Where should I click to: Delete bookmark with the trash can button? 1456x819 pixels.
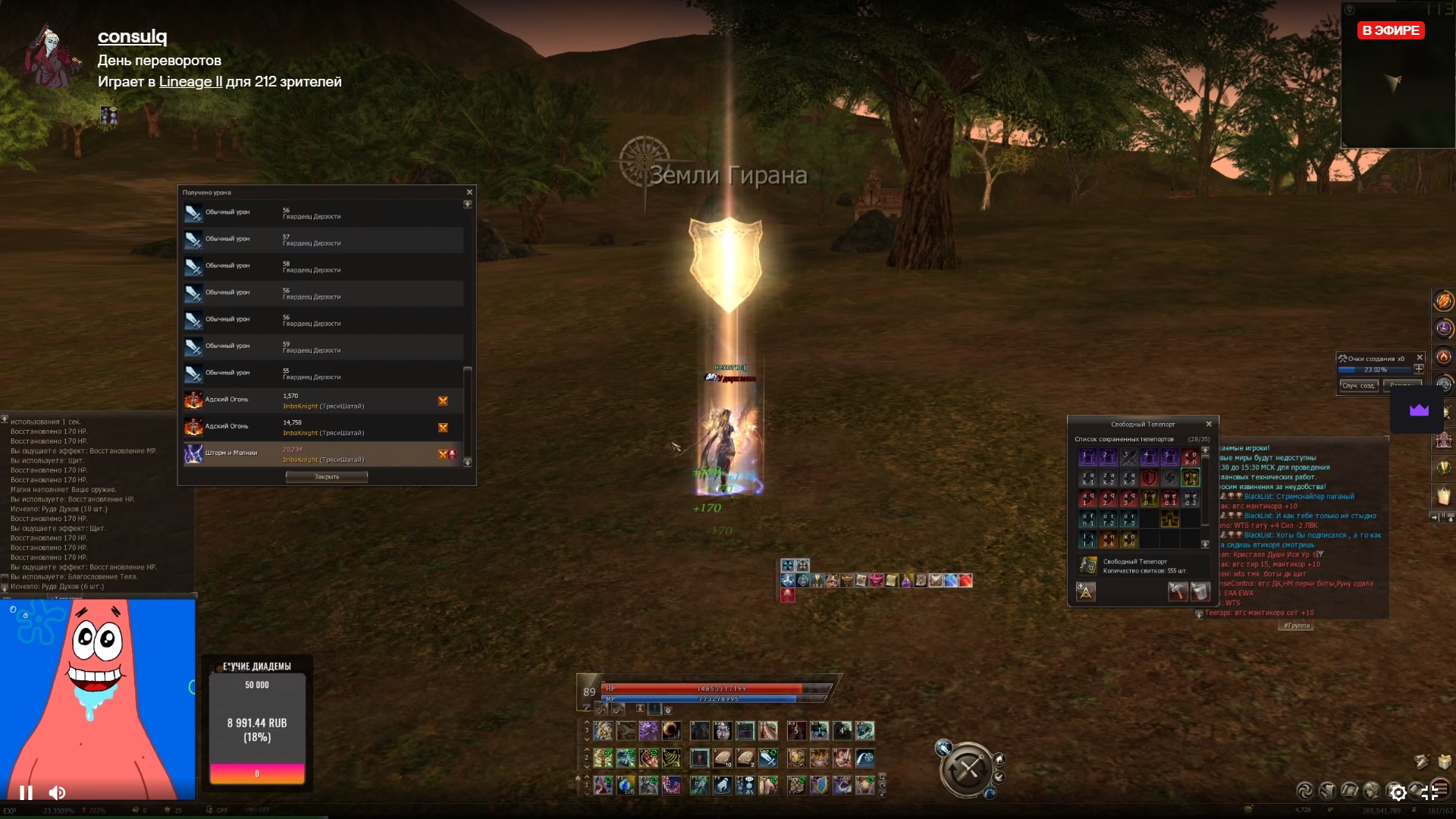coord(1200,591)
